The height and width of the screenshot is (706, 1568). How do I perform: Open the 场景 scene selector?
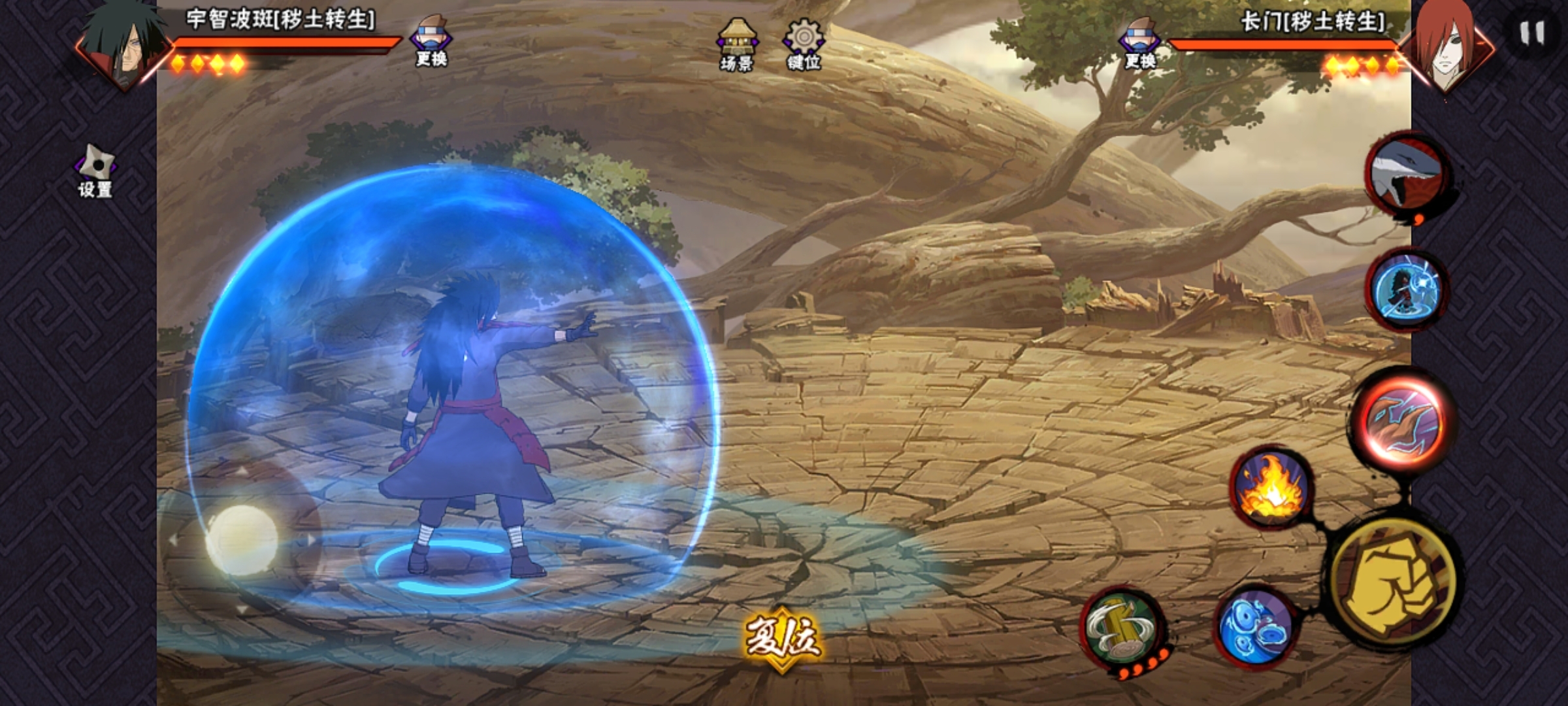tap(737, 44)
